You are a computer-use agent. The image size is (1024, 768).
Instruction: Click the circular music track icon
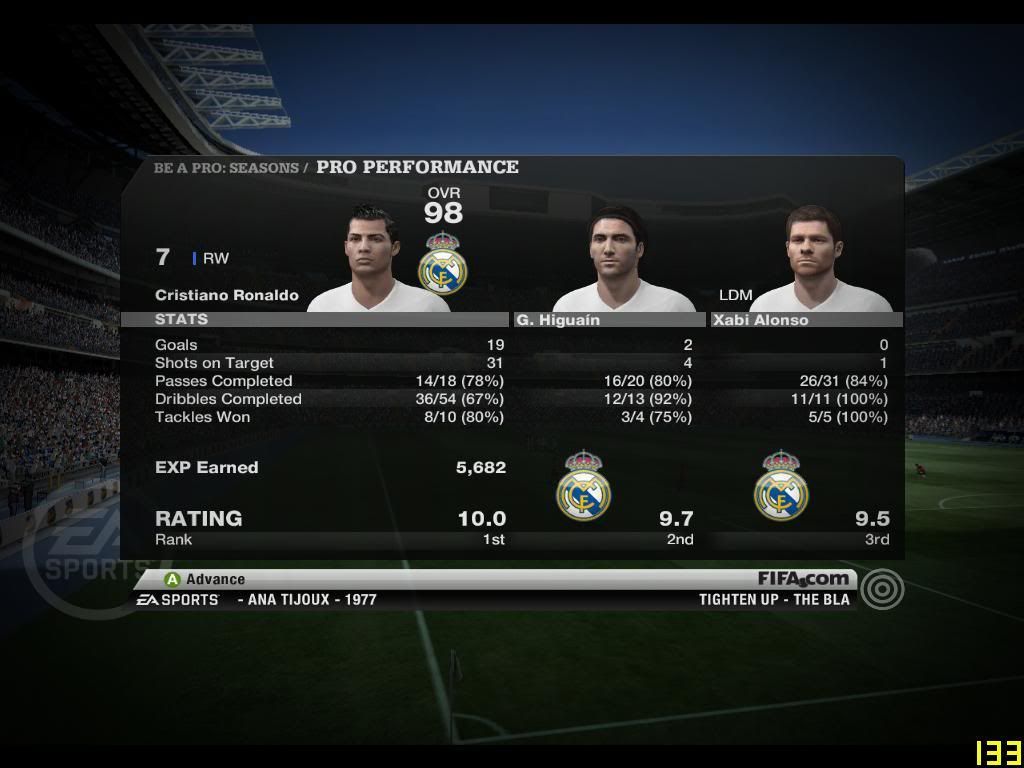tap(882, 590)
